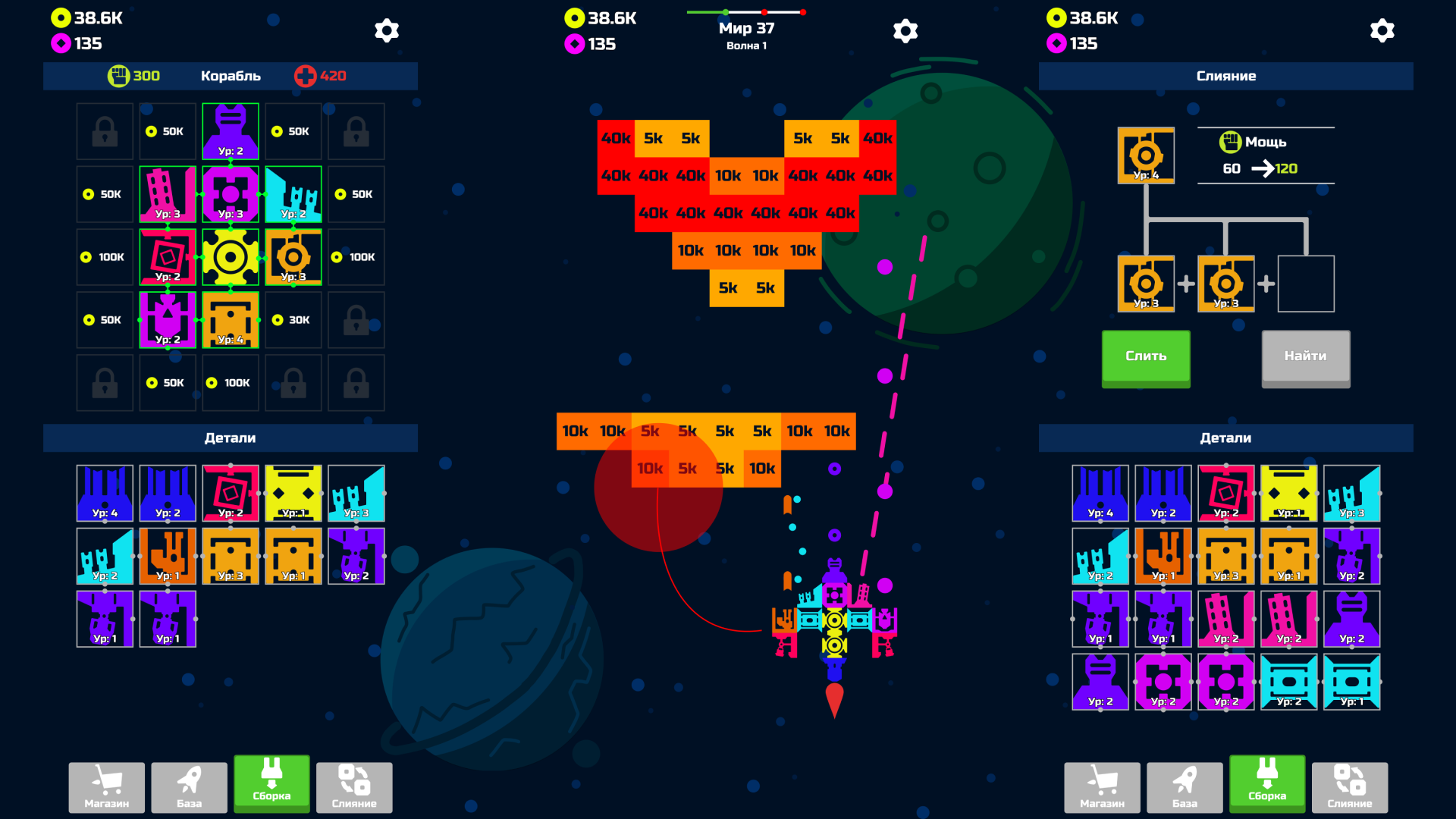Click the red health cross icon near 420
This screenshot has height=819, width=1456.
click(x=306, y=75)
